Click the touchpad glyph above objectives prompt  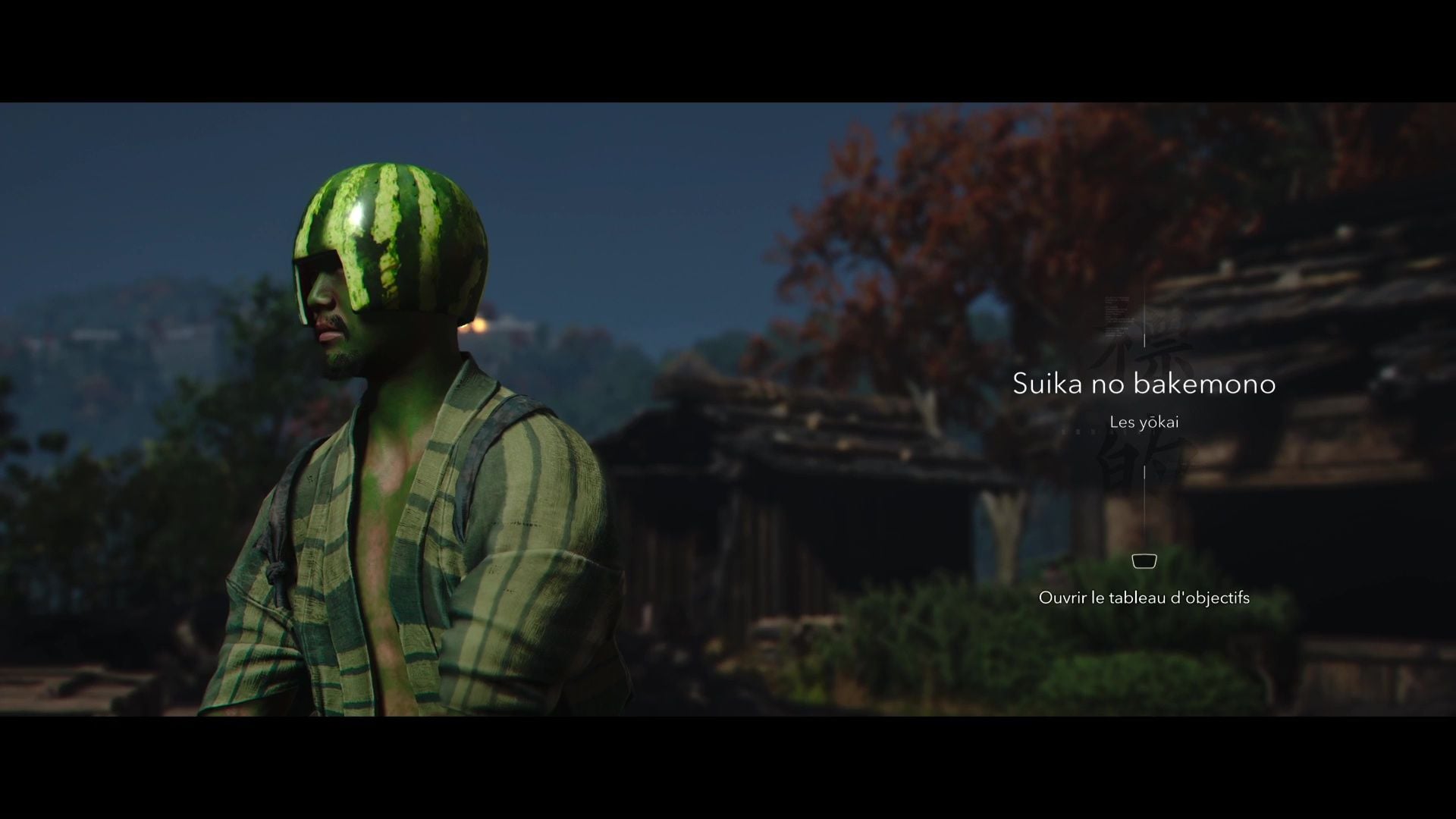tap(1144, 561)
